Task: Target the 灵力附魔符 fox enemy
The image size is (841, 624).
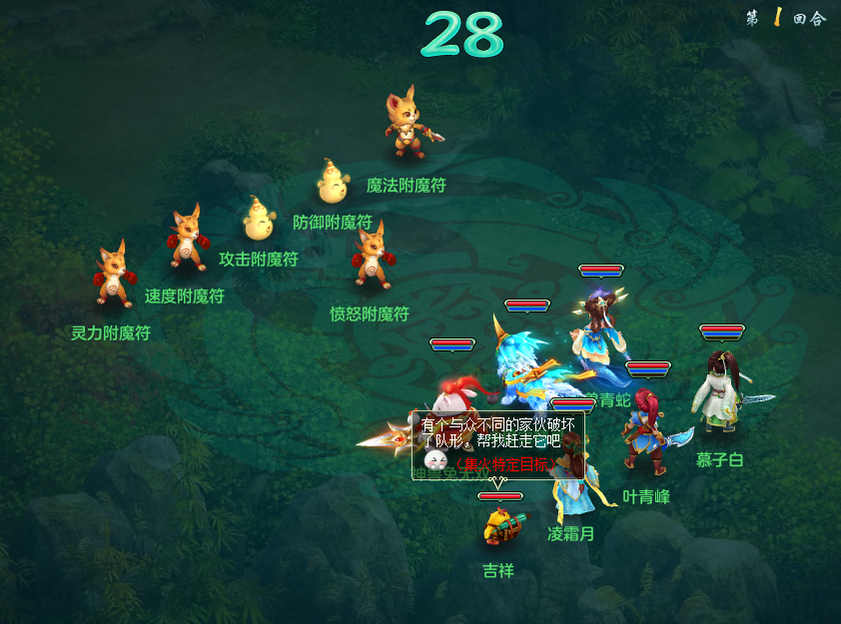Action: click(x=113, y=275)
